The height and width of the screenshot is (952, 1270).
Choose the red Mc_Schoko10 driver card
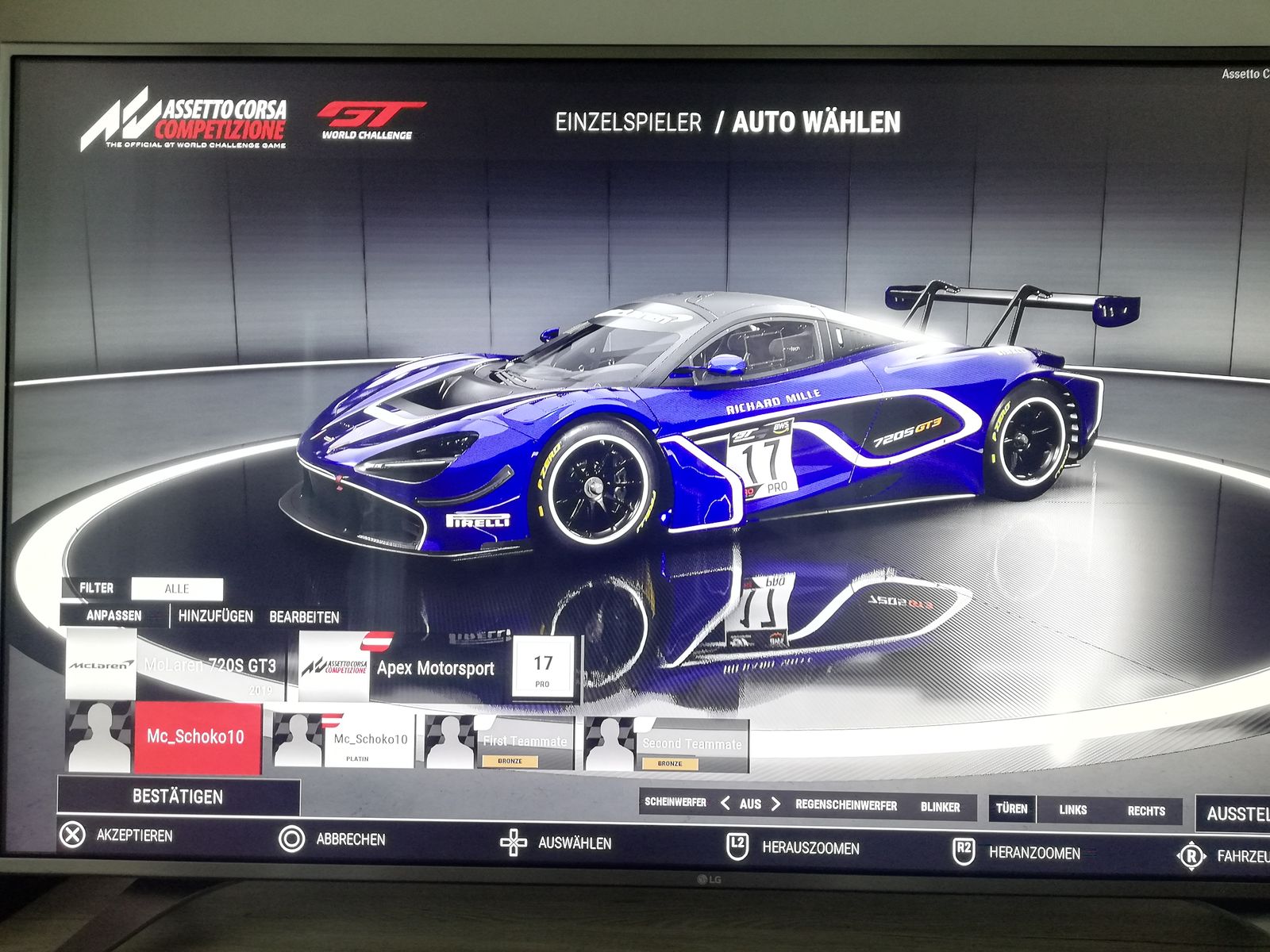point(195,737)
